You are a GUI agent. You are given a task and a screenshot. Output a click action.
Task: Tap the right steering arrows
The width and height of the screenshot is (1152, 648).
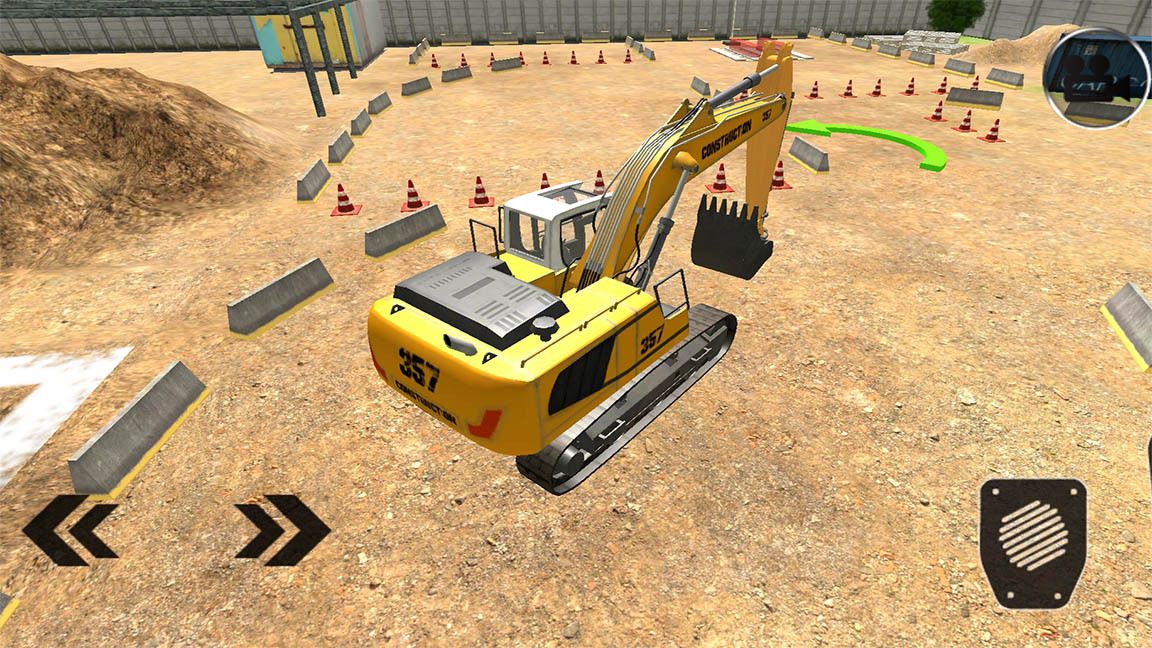[282, 530]
